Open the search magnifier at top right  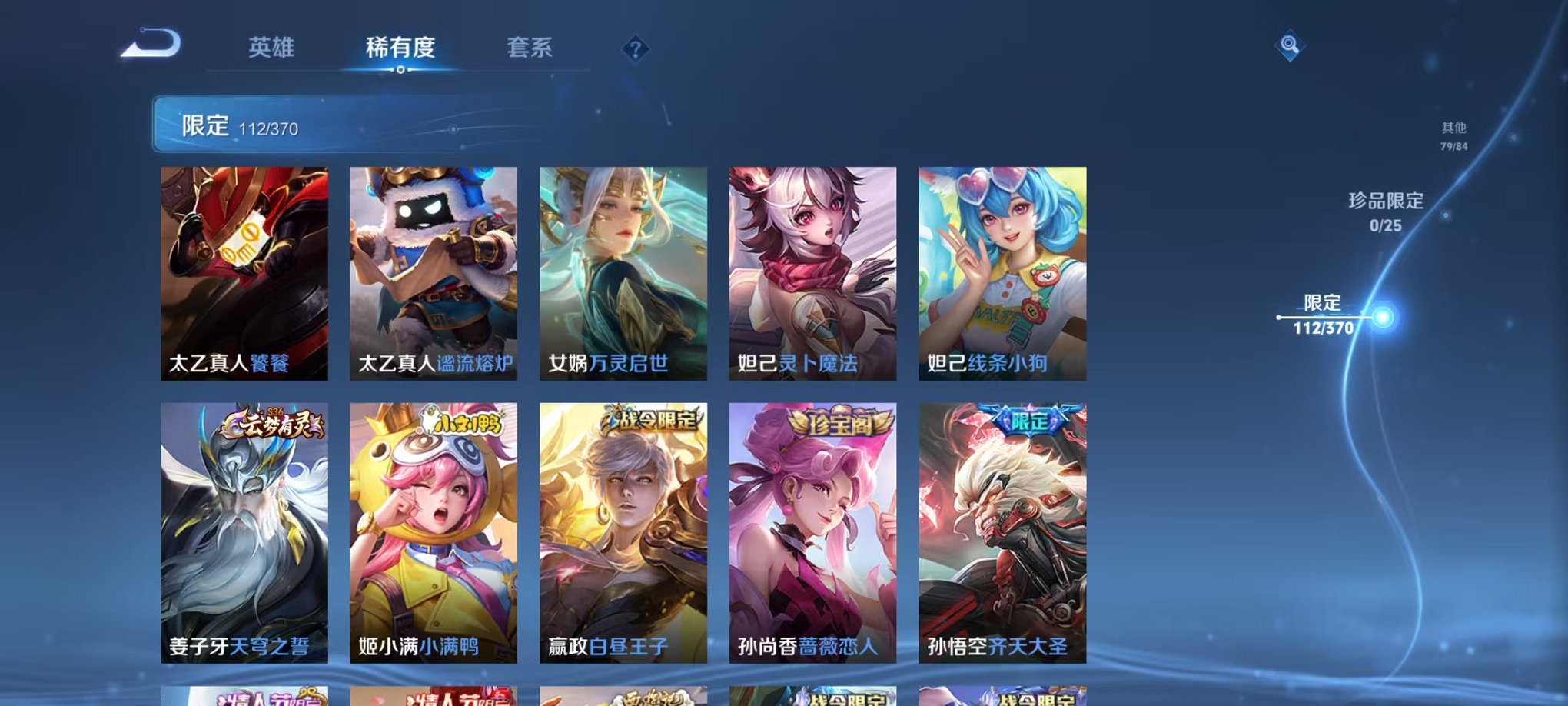pos(1291,45)
